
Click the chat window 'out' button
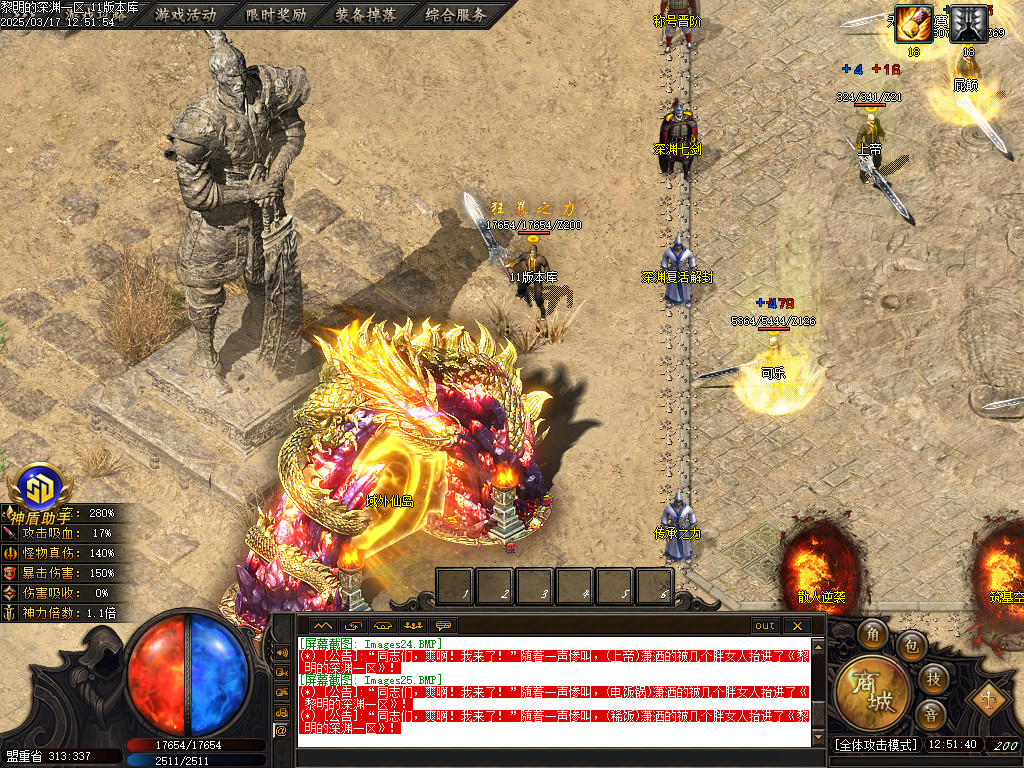(765, 626)
